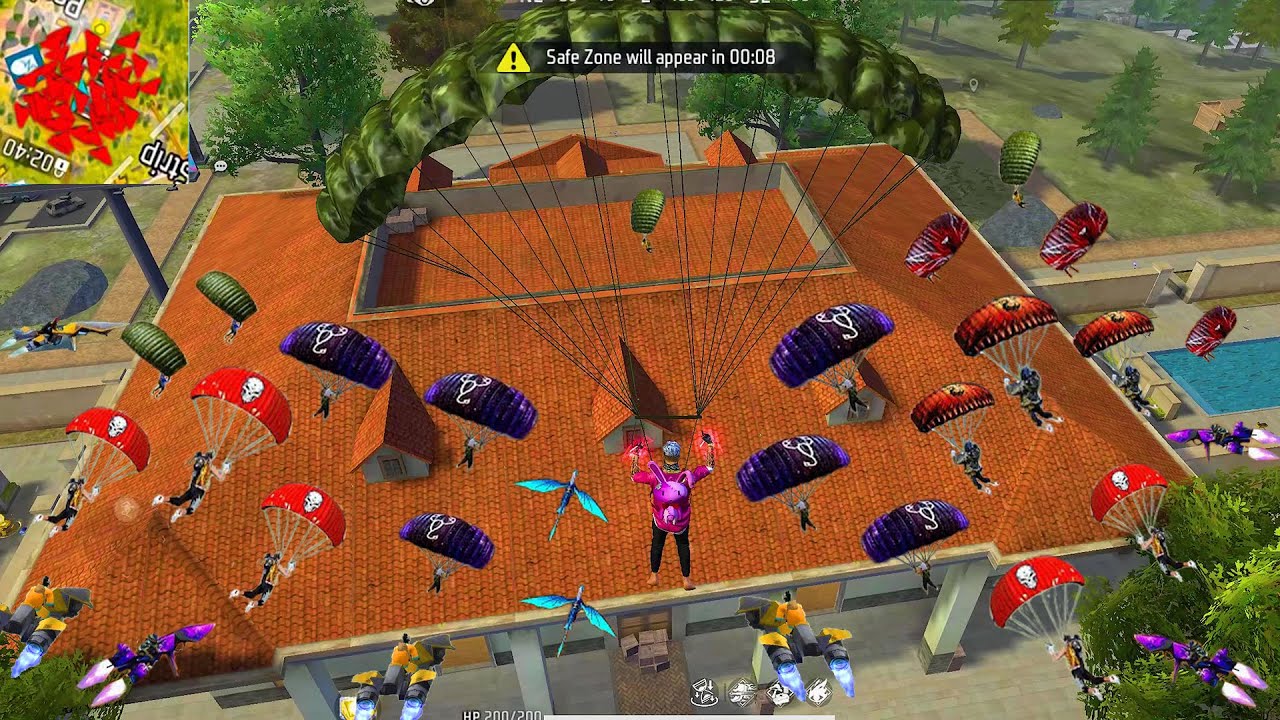Select the weapon request quick-chat icon
The height and width of the screenshot is (720, 1280).
741,692
